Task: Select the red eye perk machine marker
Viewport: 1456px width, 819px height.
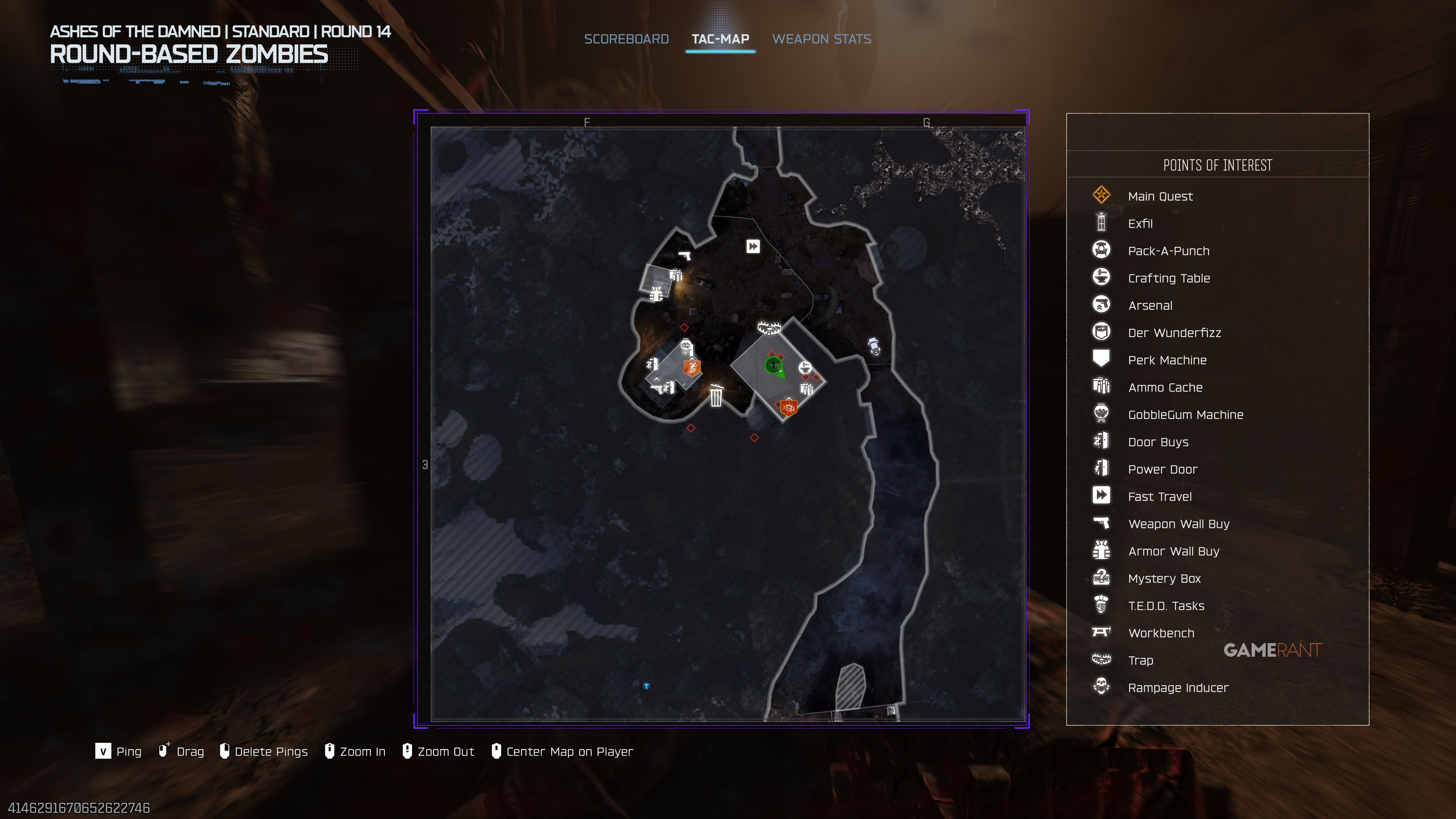Action: pos(789,408)
